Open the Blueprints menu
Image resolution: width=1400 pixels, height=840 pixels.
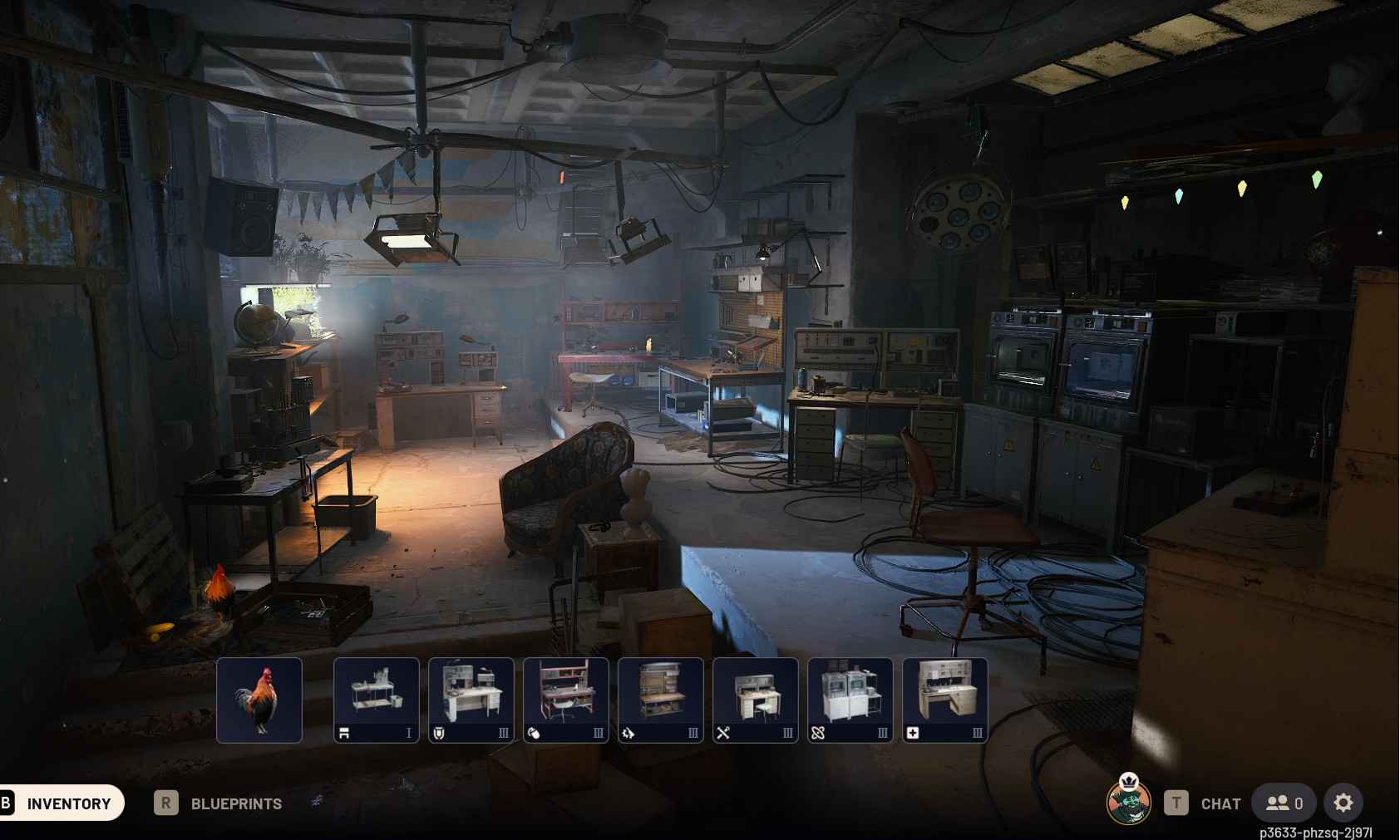coord(235,803)
